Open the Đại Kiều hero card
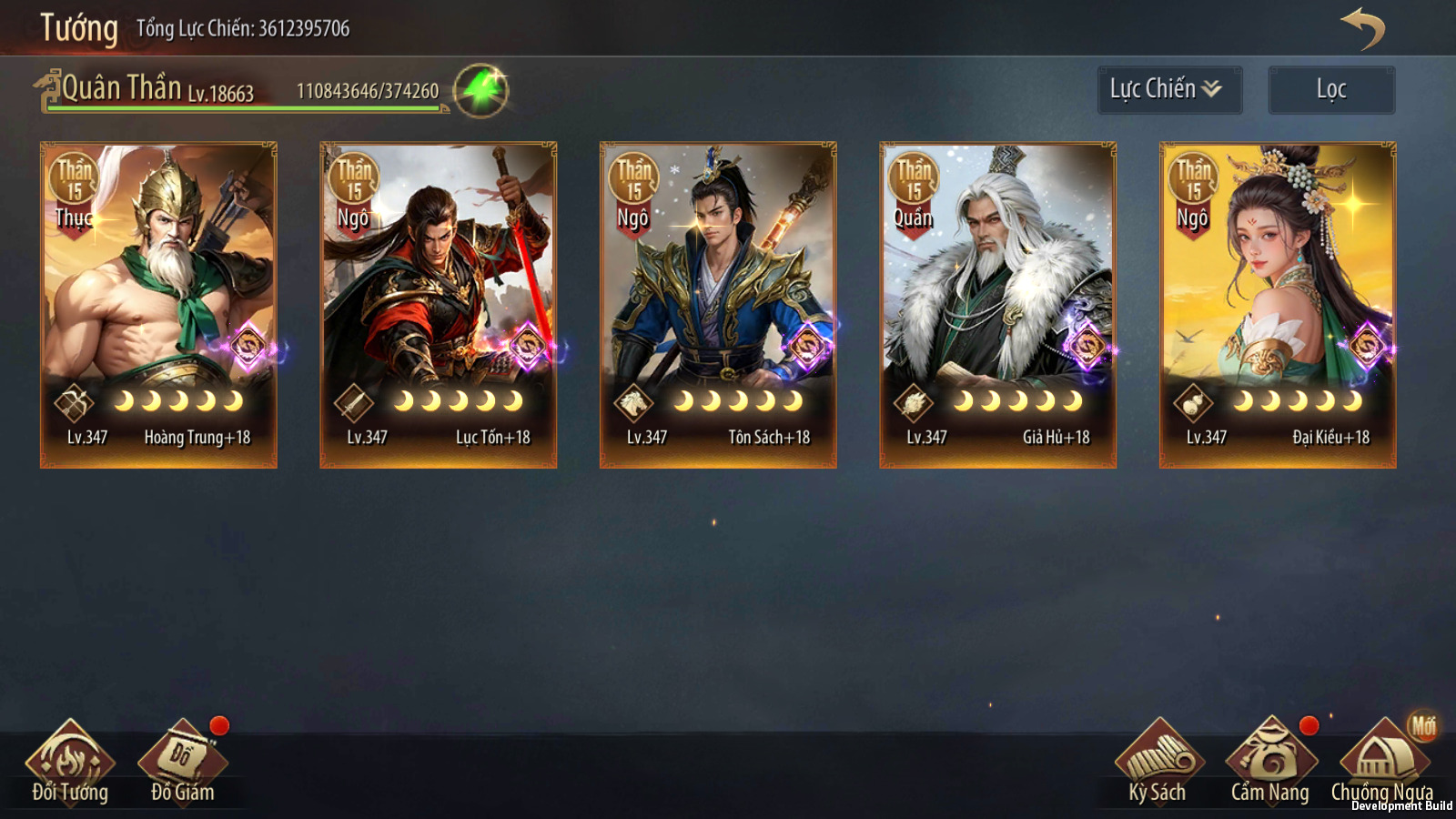This screenshot has height=819, width=1456. 1278,305
